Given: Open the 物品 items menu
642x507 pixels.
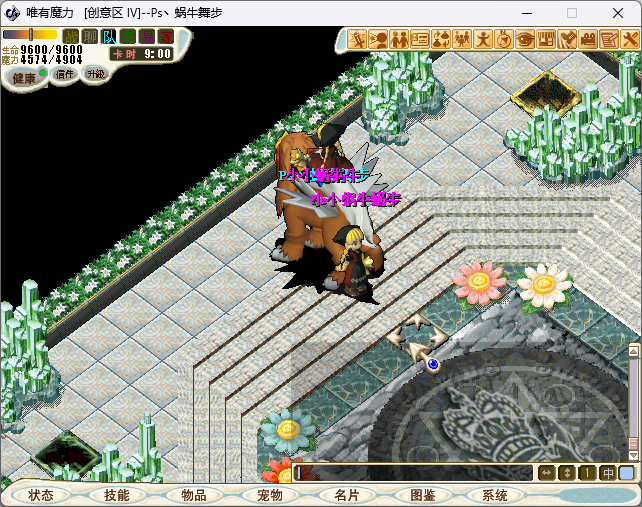Looking at the screenshot, I should (193, 495).
